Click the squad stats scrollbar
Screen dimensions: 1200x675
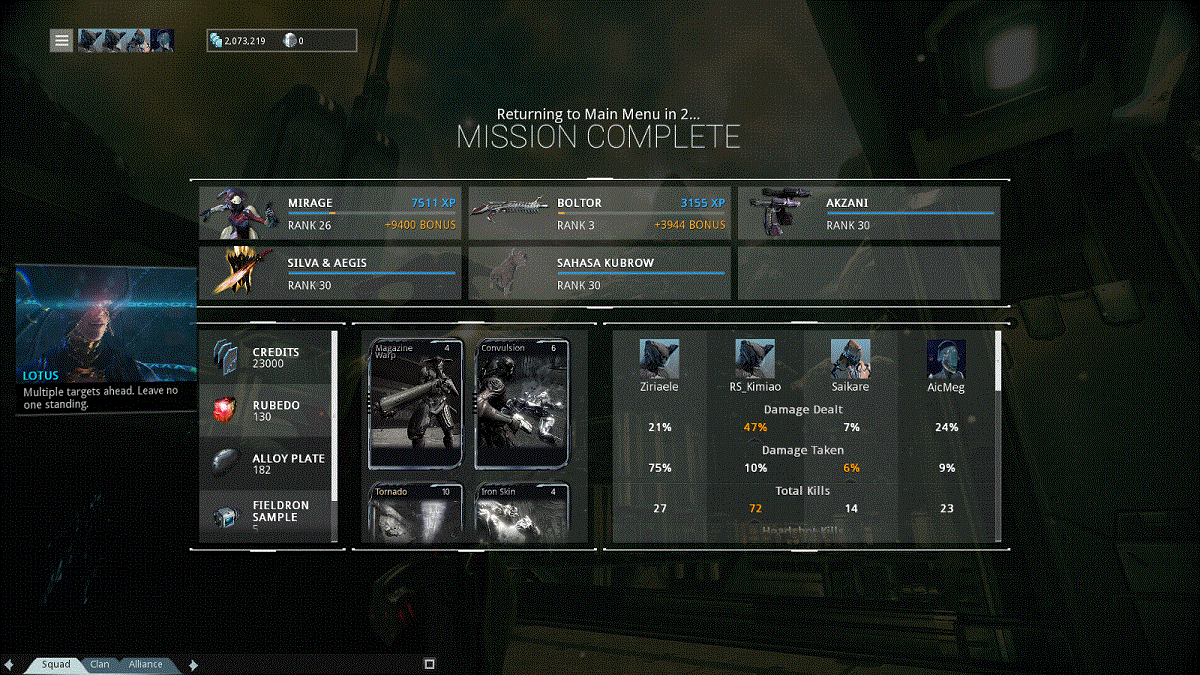click(996, 360)
